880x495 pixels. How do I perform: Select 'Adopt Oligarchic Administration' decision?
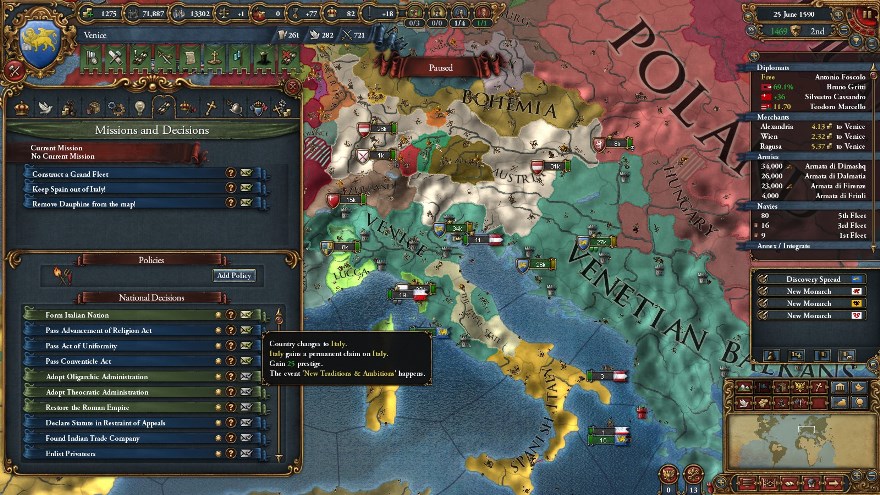tap(120, 377)
